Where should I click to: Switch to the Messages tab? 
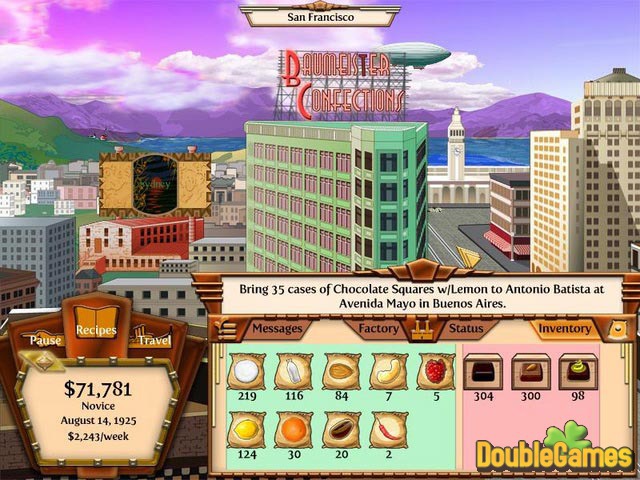point(275,328)
